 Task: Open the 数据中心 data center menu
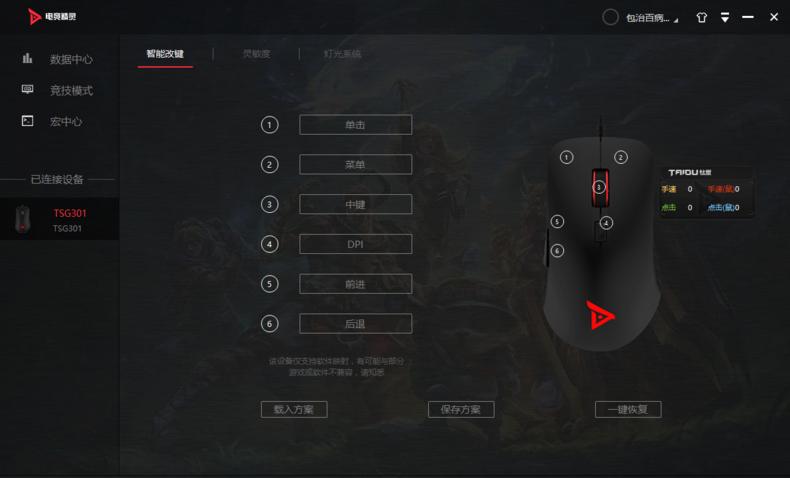[70, 59]
